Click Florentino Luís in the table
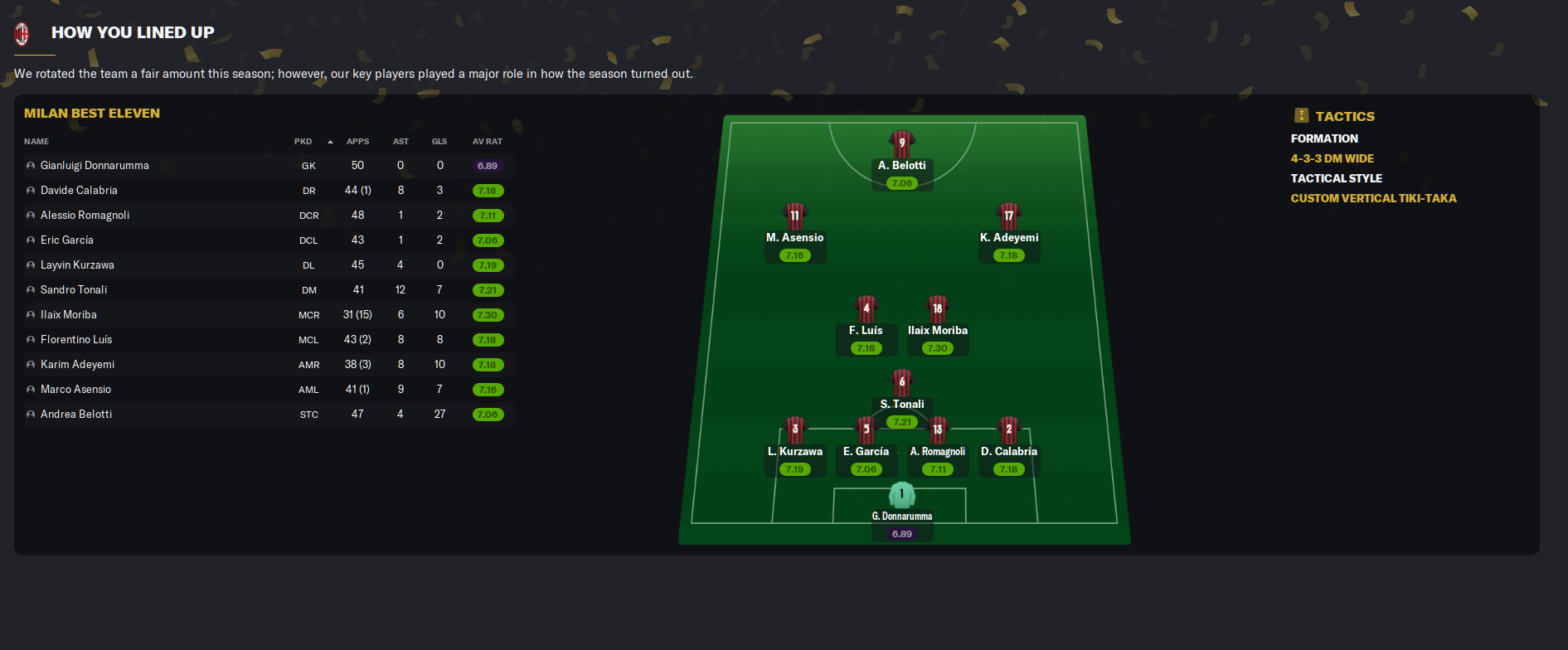The width and height of the screenshot is (1568, 650). [76, 340]
